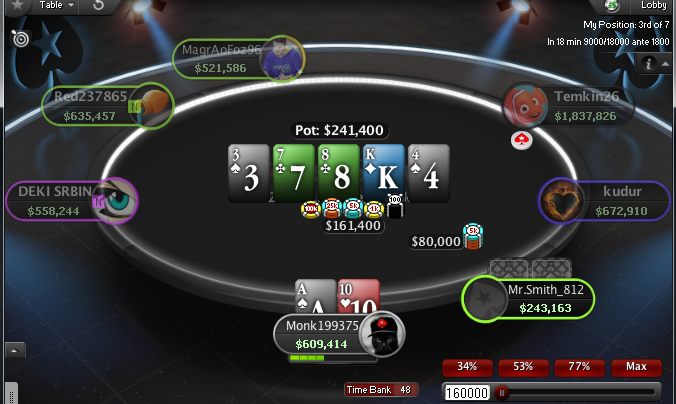Screen dimensions: 676x404
Task: Go all-in with the Max button
Action: tap(636, 367)
